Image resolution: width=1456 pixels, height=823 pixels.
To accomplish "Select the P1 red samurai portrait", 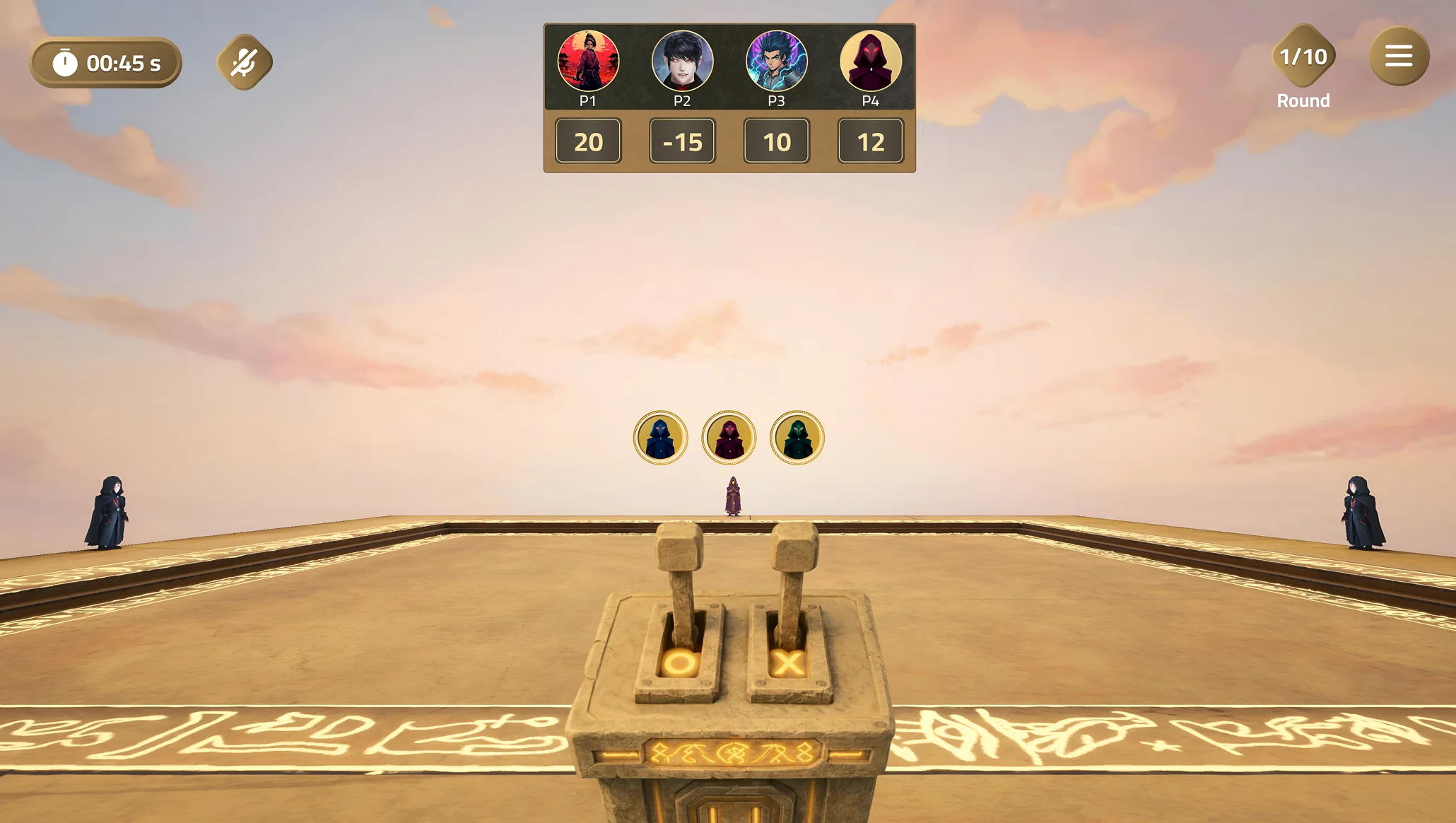I will [x=588, y=61].
